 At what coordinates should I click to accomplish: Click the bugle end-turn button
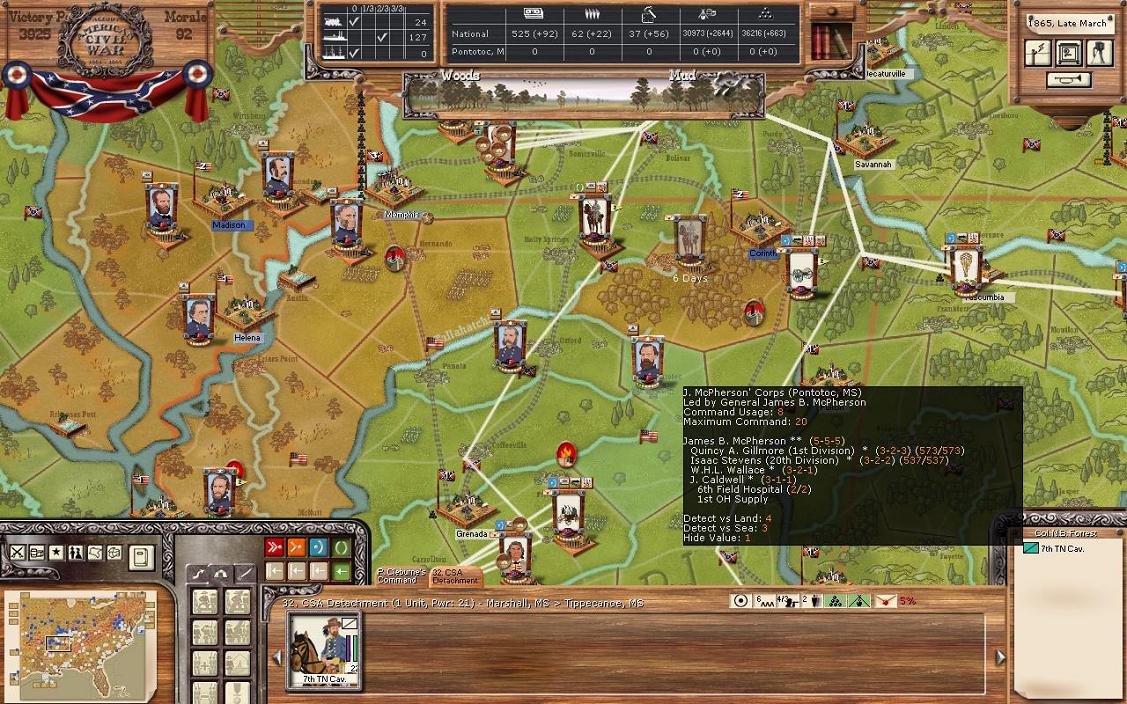tap(1068, 80)
